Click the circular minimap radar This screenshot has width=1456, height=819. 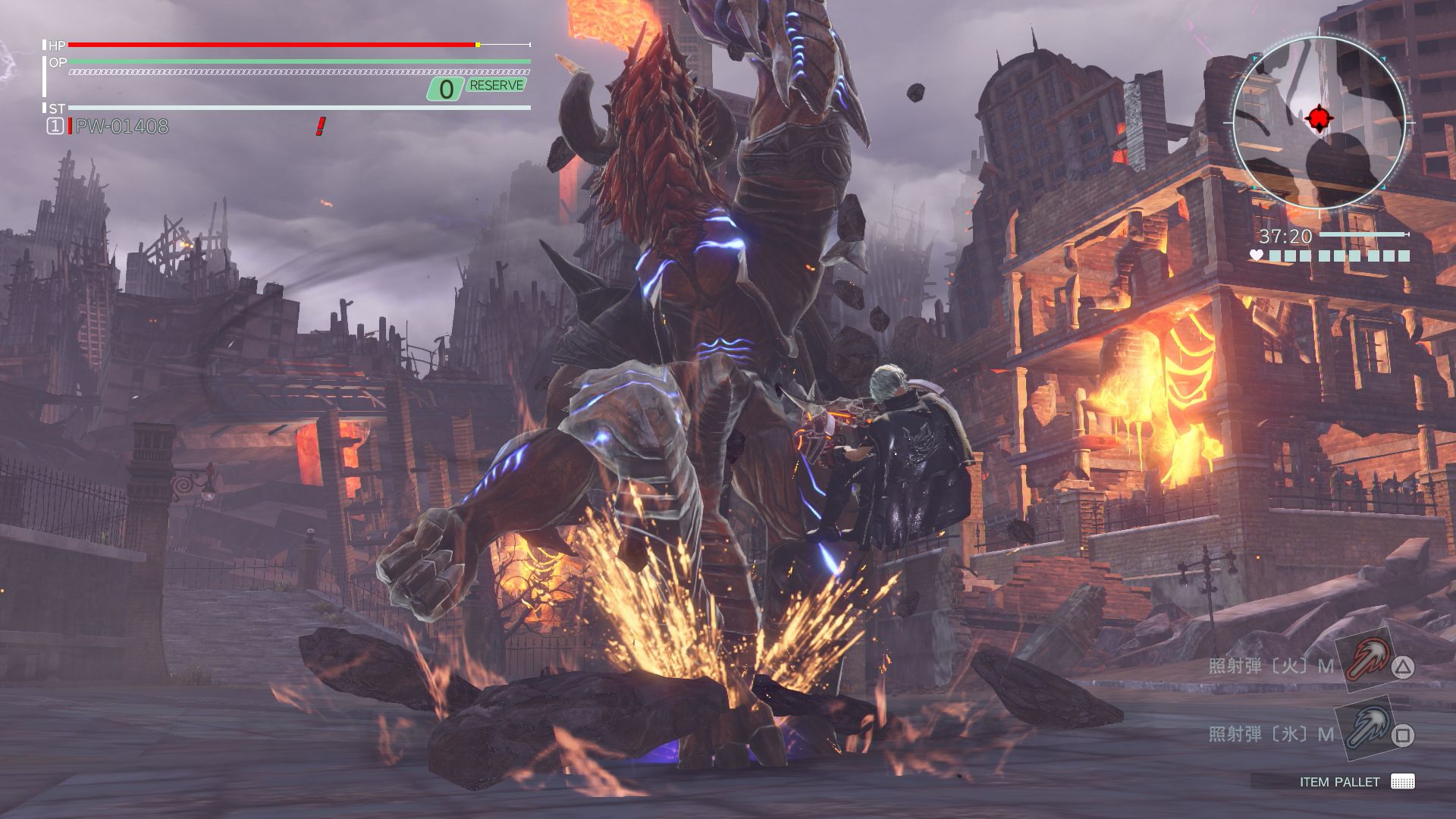click(x=1319, y=123)
